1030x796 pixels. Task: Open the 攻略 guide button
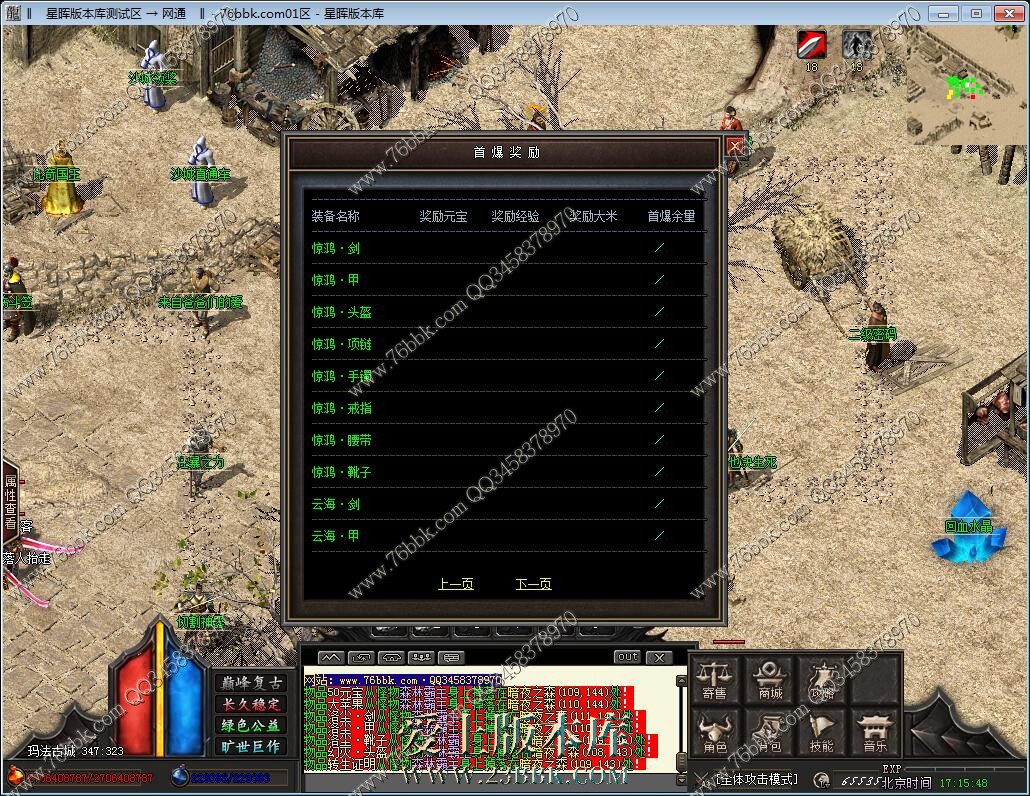(822, 680)
